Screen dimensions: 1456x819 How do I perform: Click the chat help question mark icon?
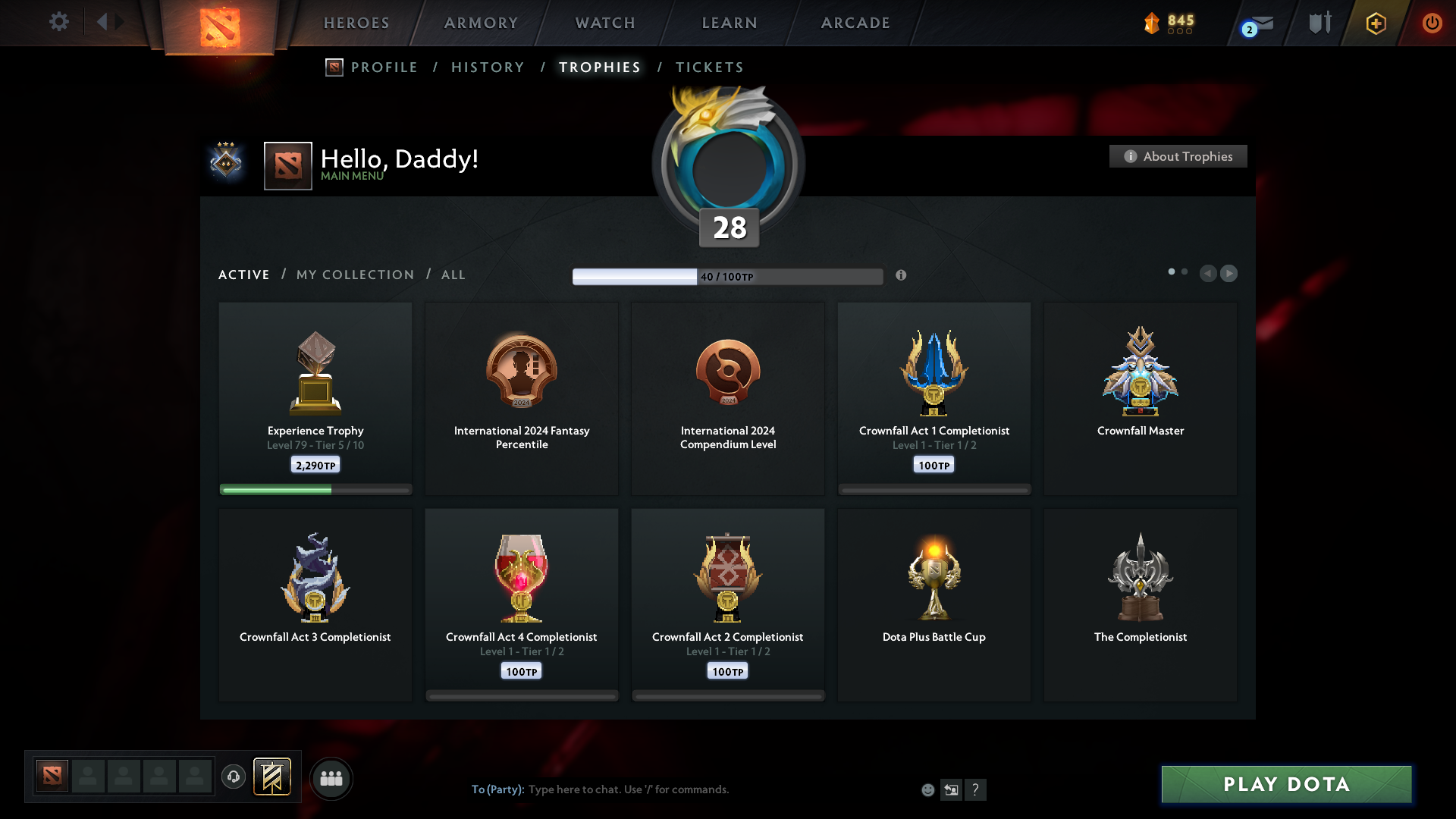coord(977,789)
